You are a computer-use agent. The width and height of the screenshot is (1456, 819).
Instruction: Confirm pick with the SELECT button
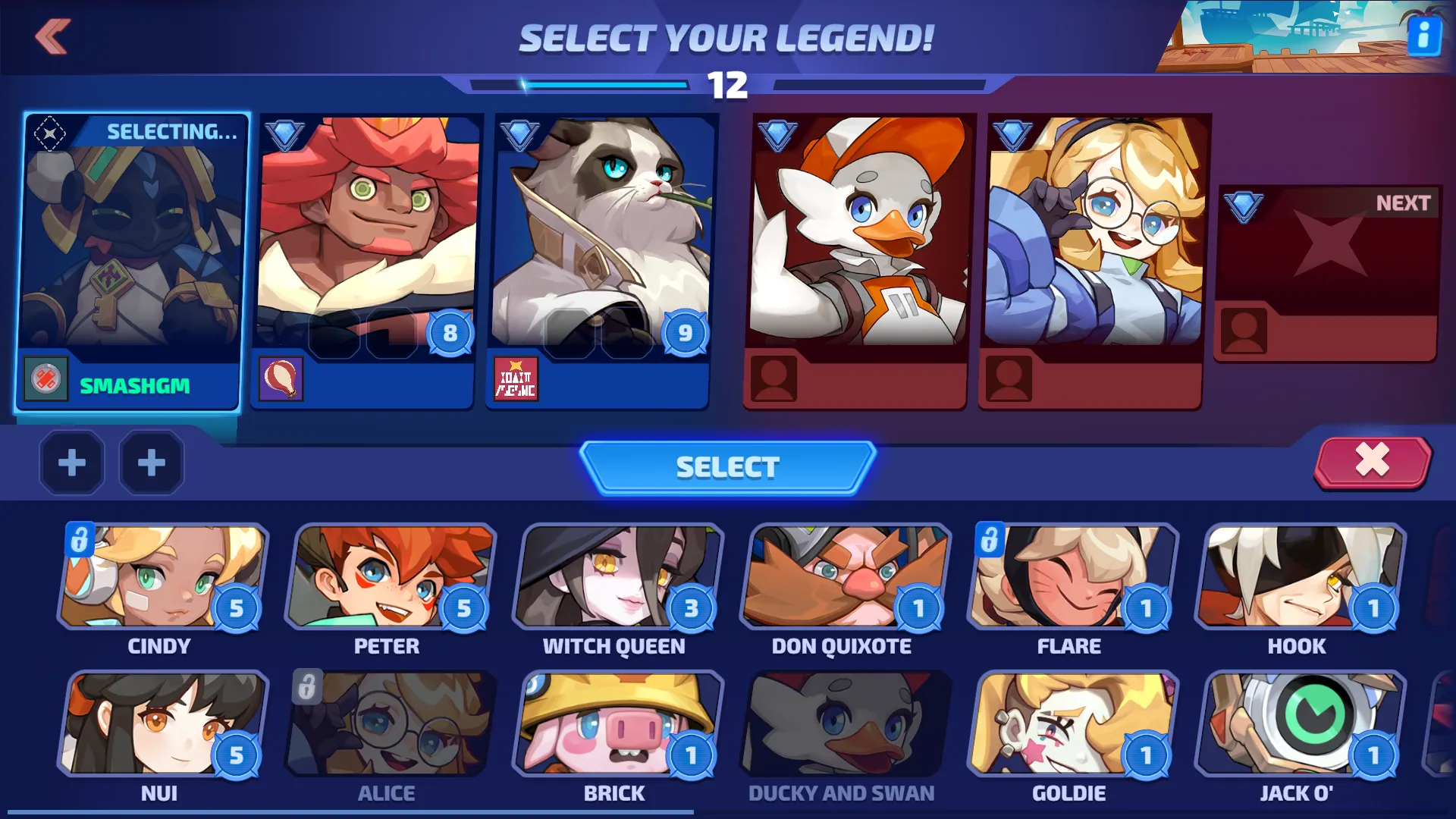[x=727, y=467]
